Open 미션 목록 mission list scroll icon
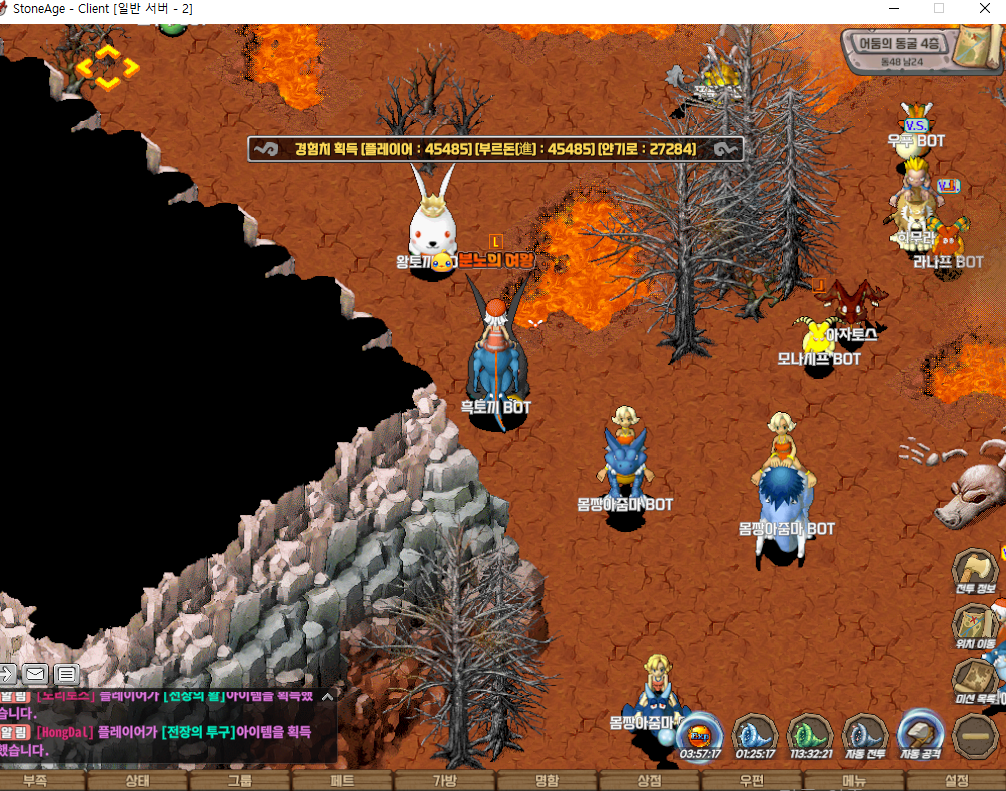Screen dimensions: 1006x791 [975, 682]
